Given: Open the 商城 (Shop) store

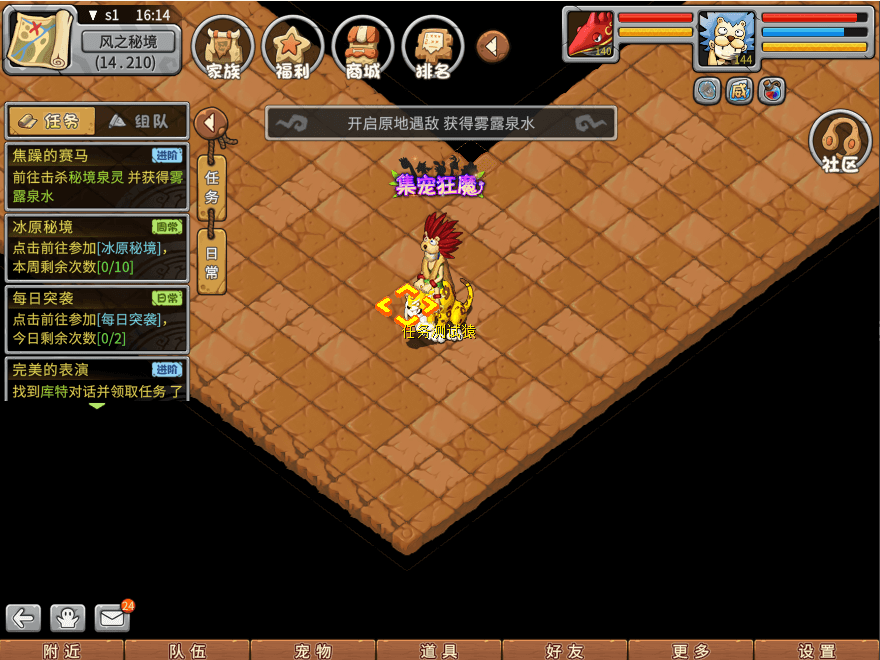Looking at the screenshot, I should point(363,47).
